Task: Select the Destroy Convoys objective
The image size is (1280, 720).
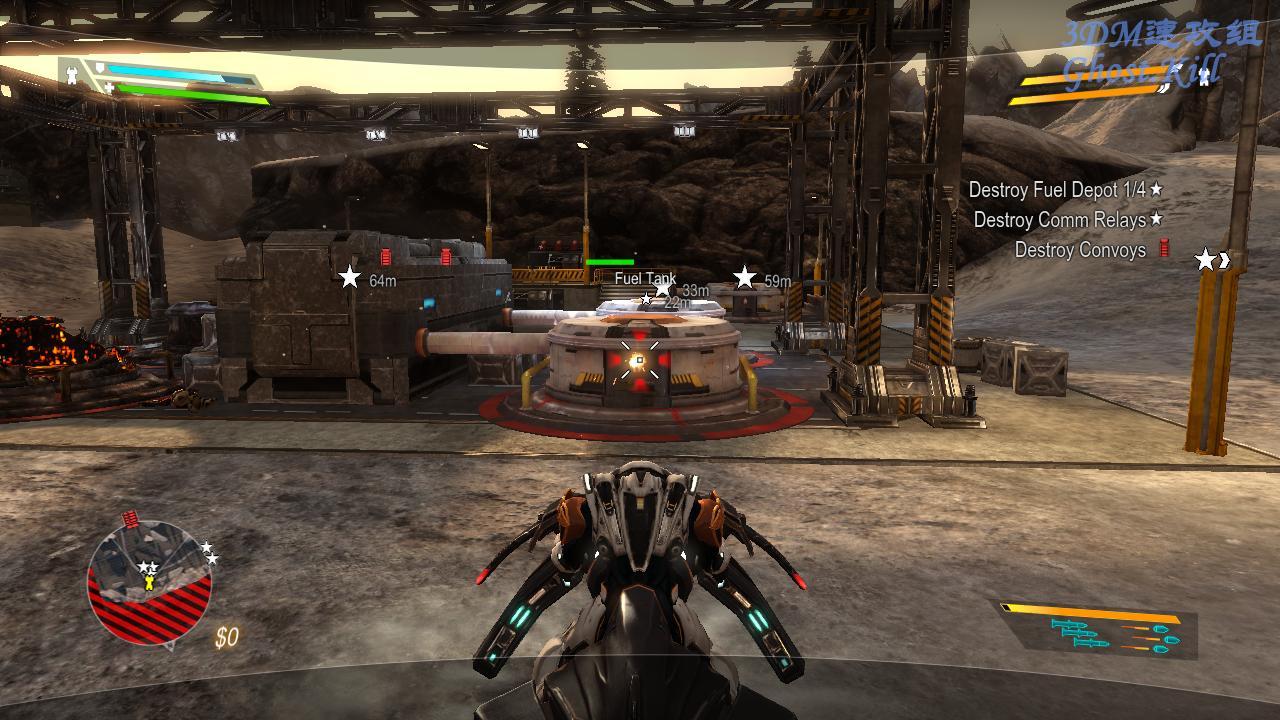Action: 1080,250
